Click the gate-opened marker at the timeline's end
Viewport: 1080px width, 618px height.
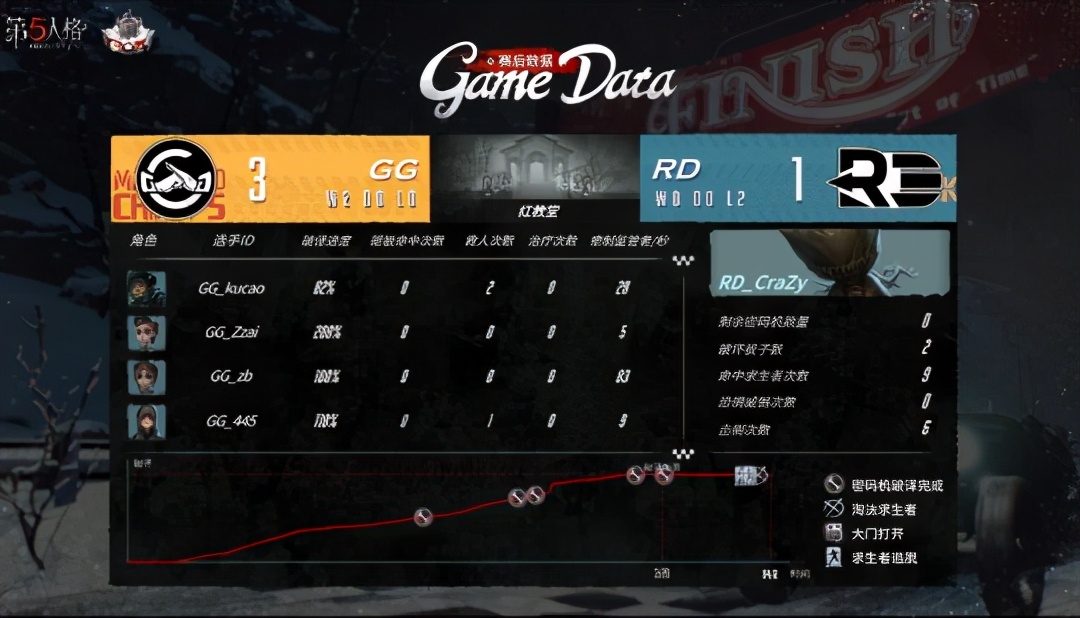point(744,476)
